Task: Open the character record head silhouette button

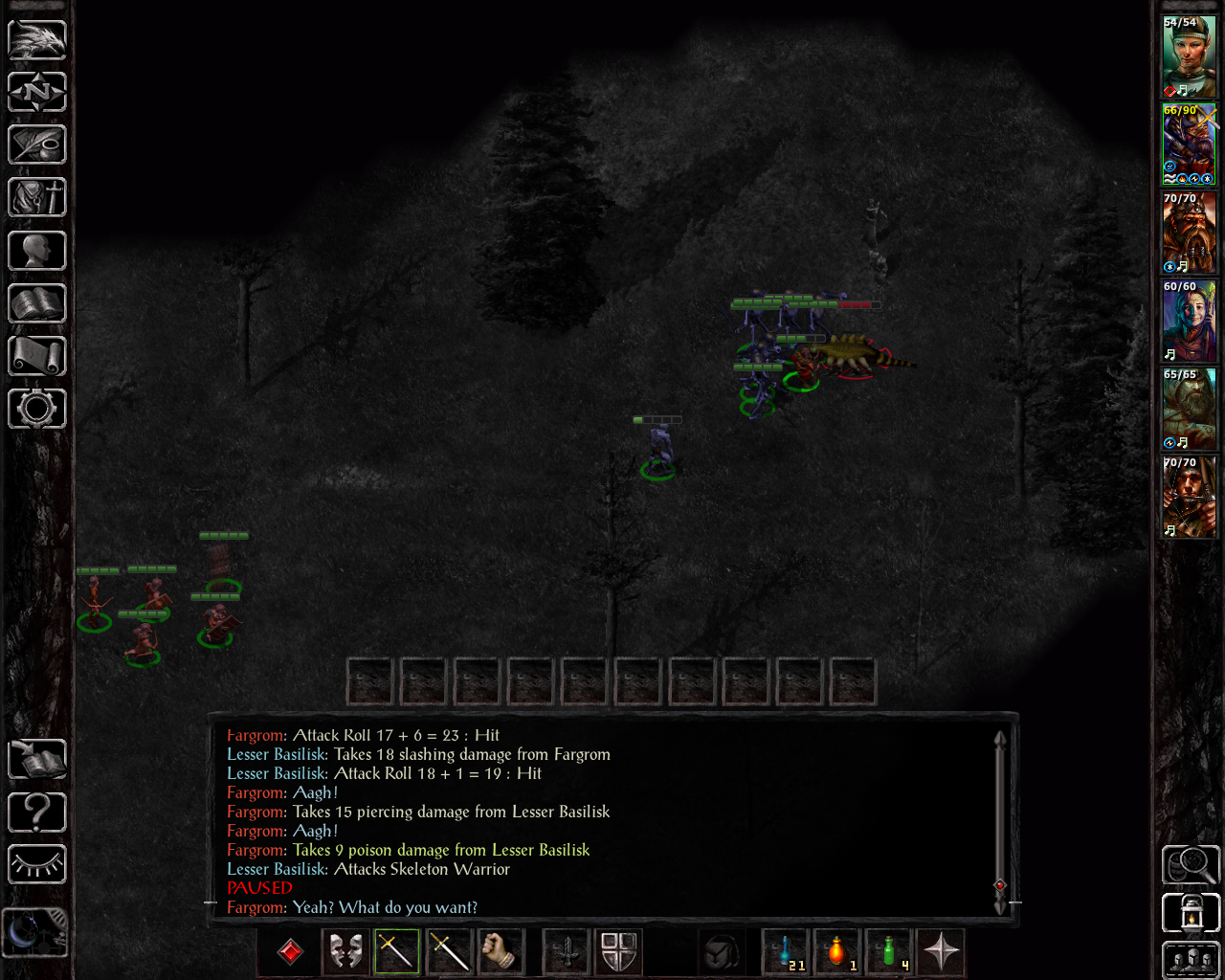Action: [x=37, y=251]
